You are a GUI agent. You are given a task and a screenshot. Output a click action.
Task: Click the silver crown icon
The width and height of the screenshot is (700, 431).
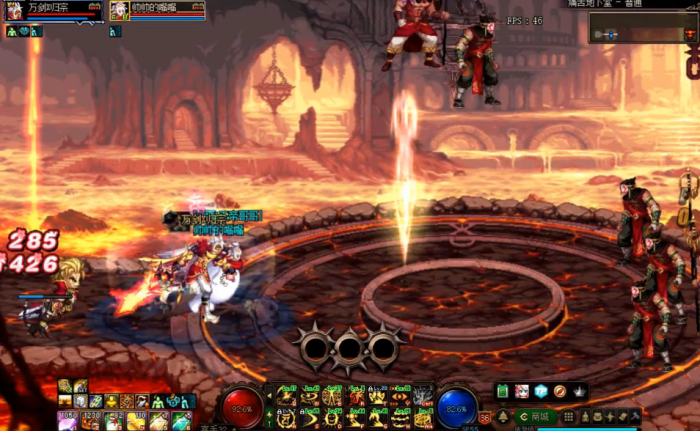(x=579, y=391)
